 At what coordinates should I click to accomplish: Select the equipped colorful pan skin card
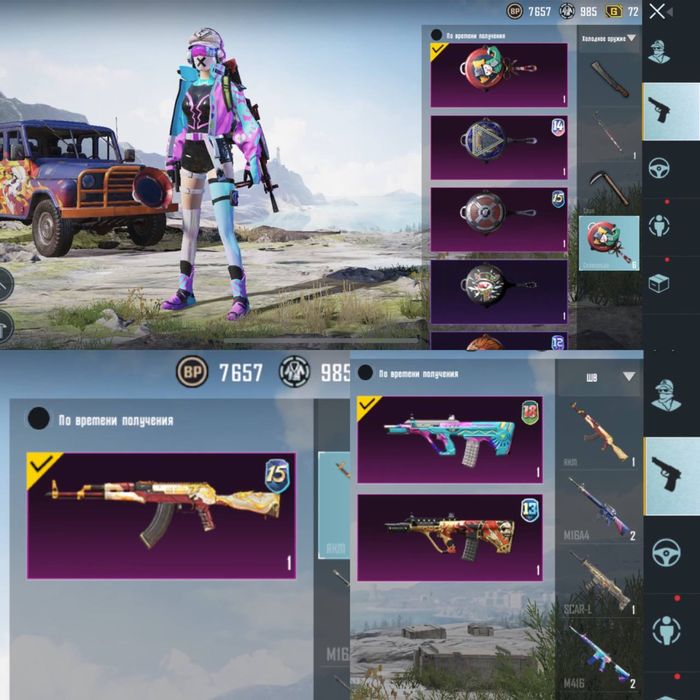point(498,74)
